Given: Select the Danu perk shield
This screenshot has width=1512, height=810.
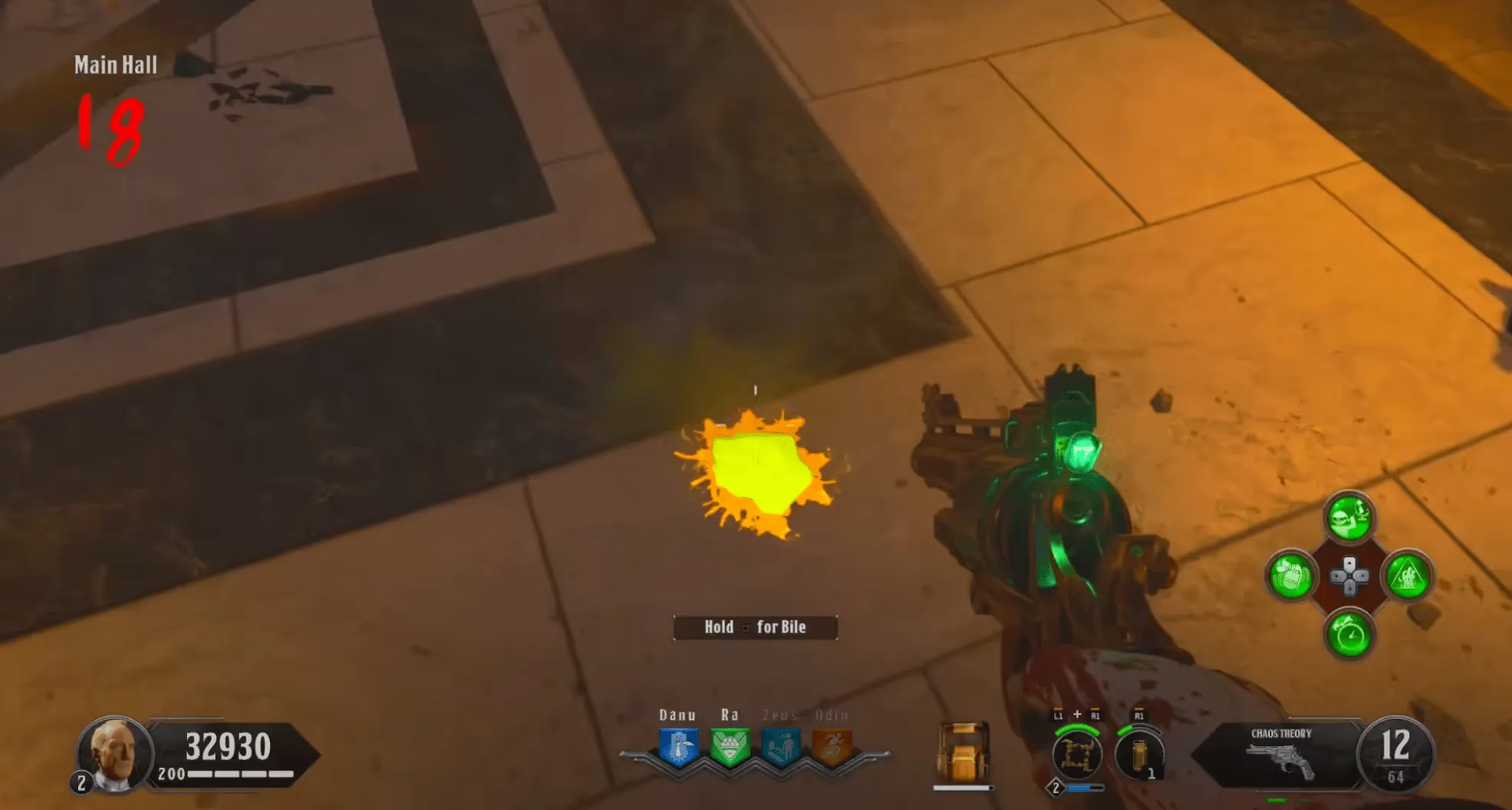Looking at the screenshot, I should [679, 747].
